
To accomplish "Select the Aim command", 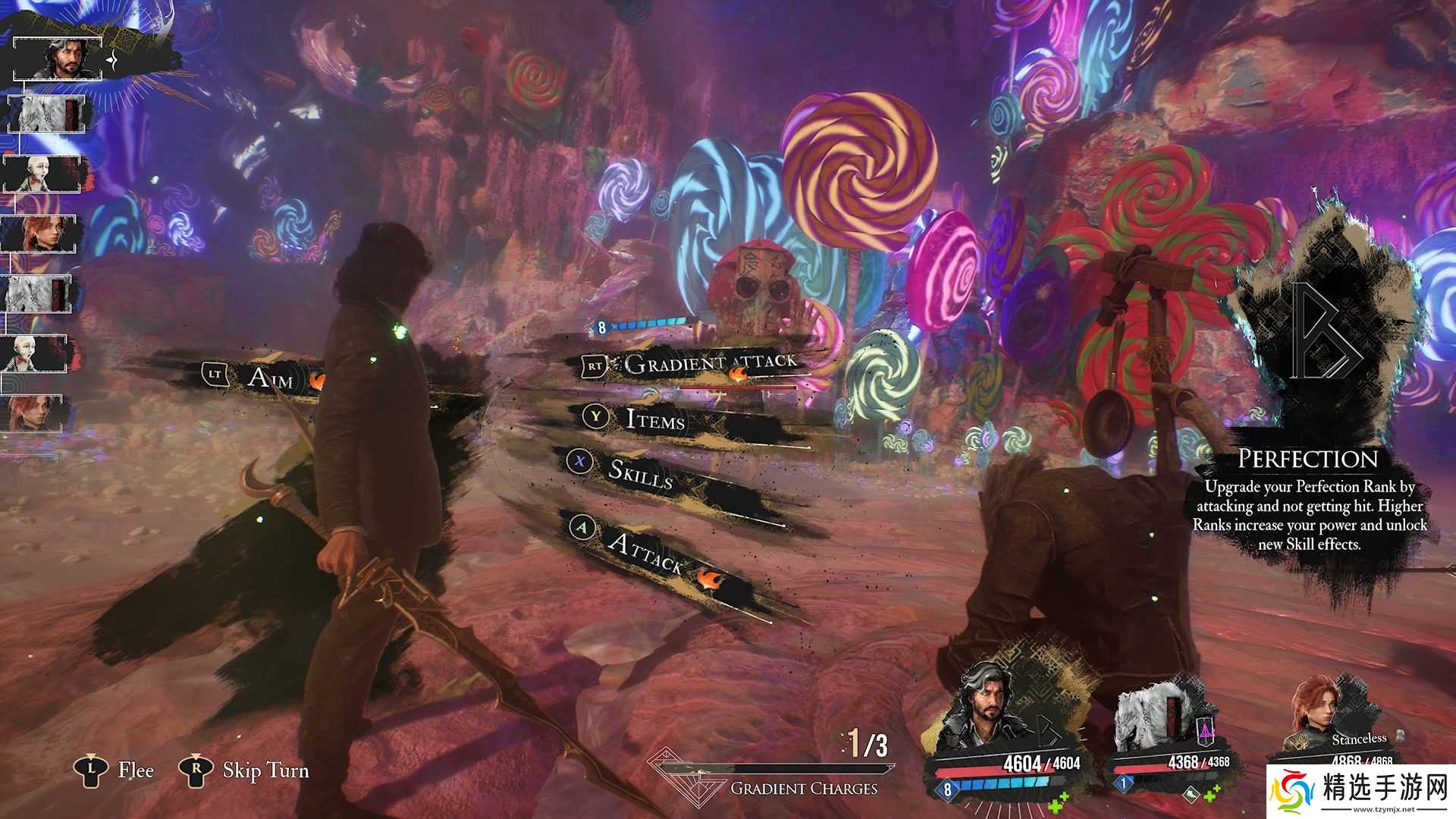I will [270, 376].
